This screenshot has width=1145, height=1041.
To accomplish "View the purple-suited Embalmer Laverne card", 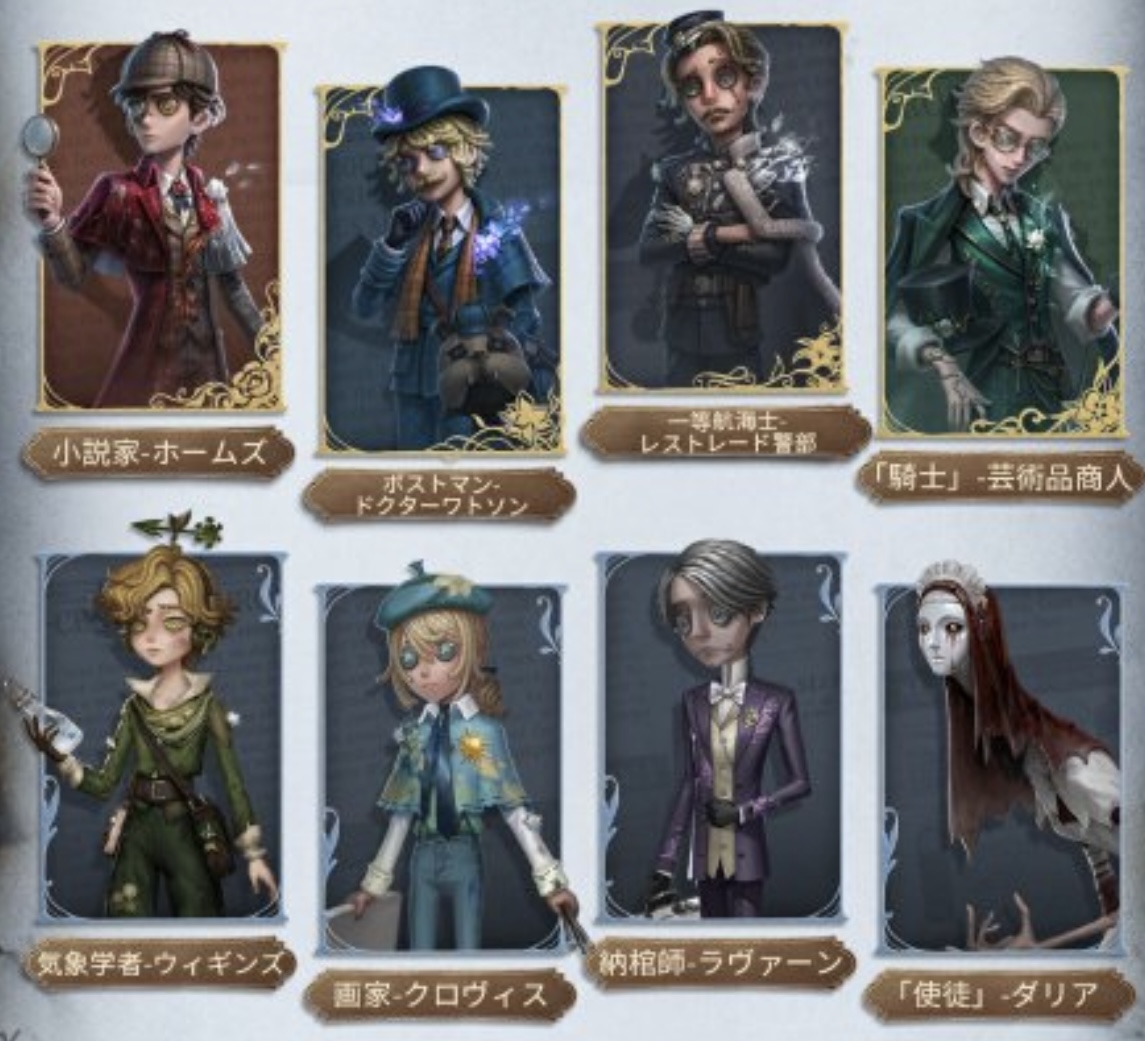I will tap(722, 735).
